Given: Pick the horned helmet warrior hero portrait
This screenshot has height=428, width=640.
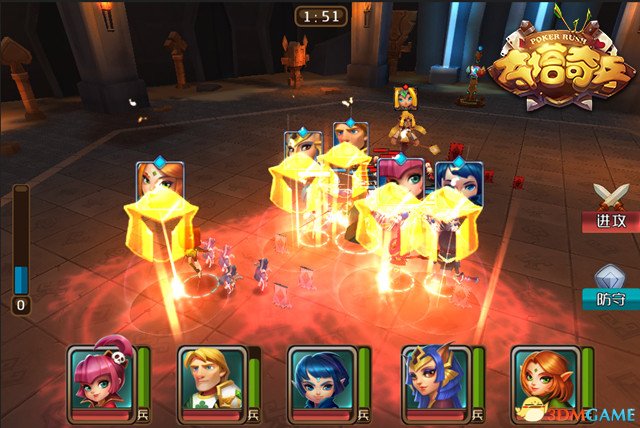Looking at the screenshot, I should (432, 379).
